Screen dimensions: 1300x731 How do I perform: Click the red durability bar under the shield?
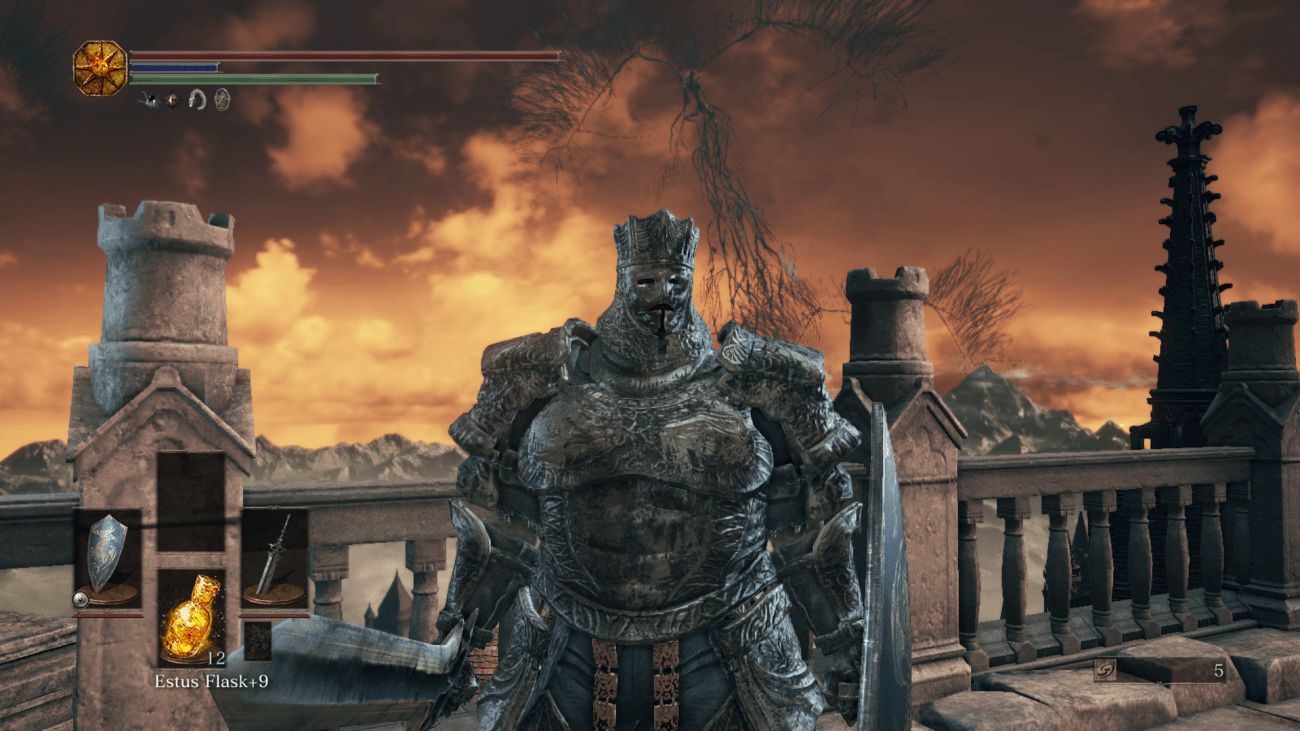pyautogui.click(x=108, y=614)
